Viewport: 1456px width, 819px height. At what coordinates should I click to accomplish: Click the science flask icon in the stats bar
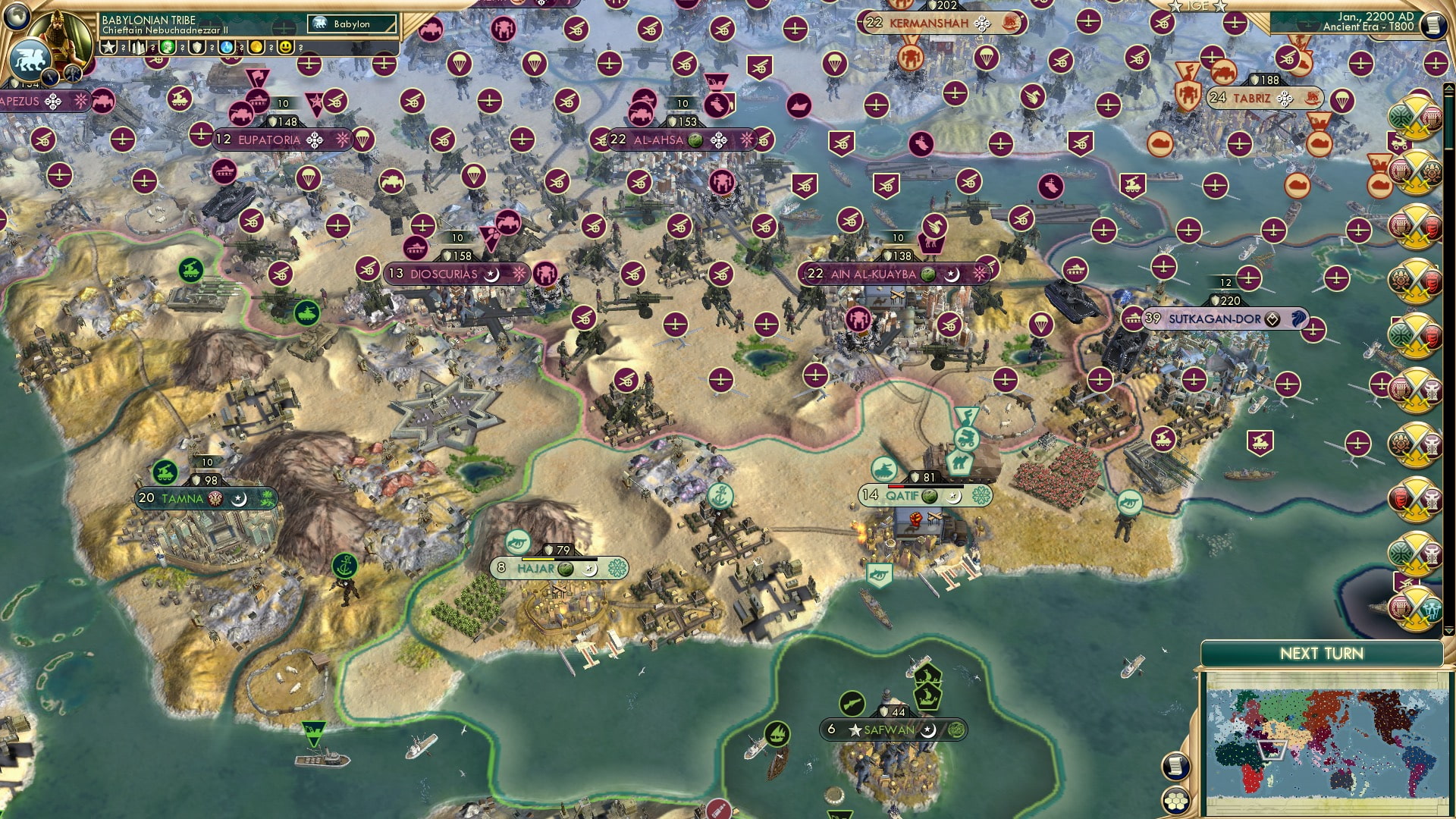click(x=226, y=48)
